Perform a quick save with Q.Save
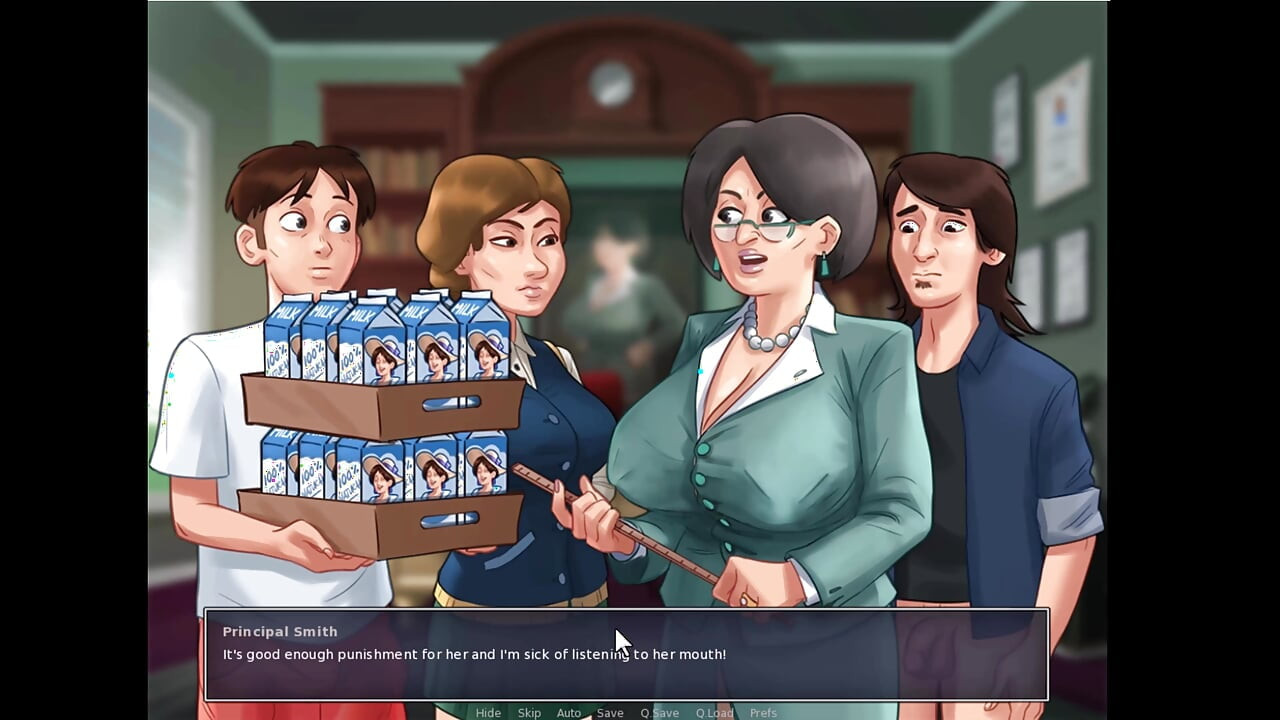1280x720 pixels. click(x=658, y=712)
